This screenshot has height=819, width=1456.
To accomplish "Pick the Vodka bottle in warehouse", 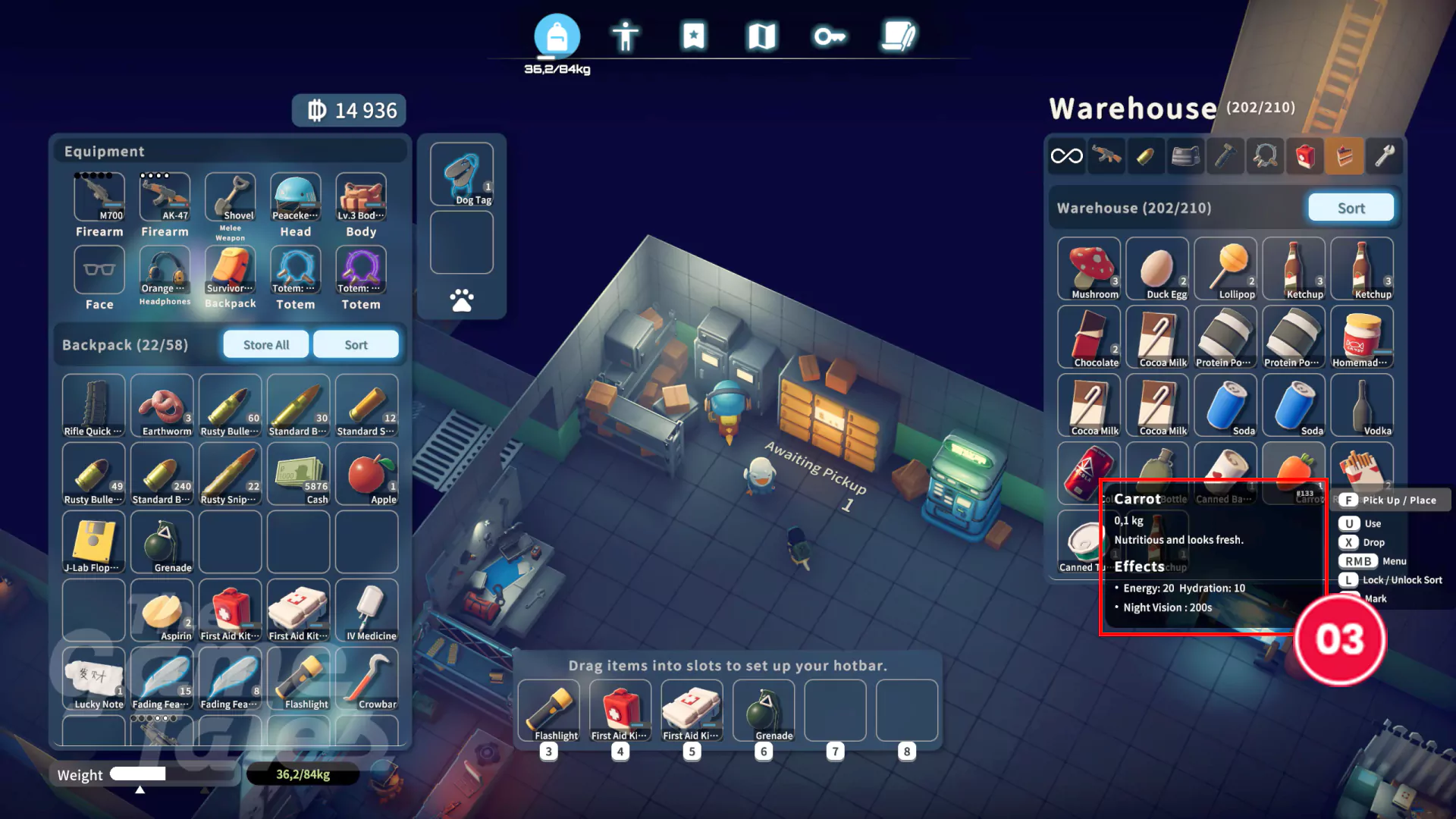I will click(x=1362, y=406).
